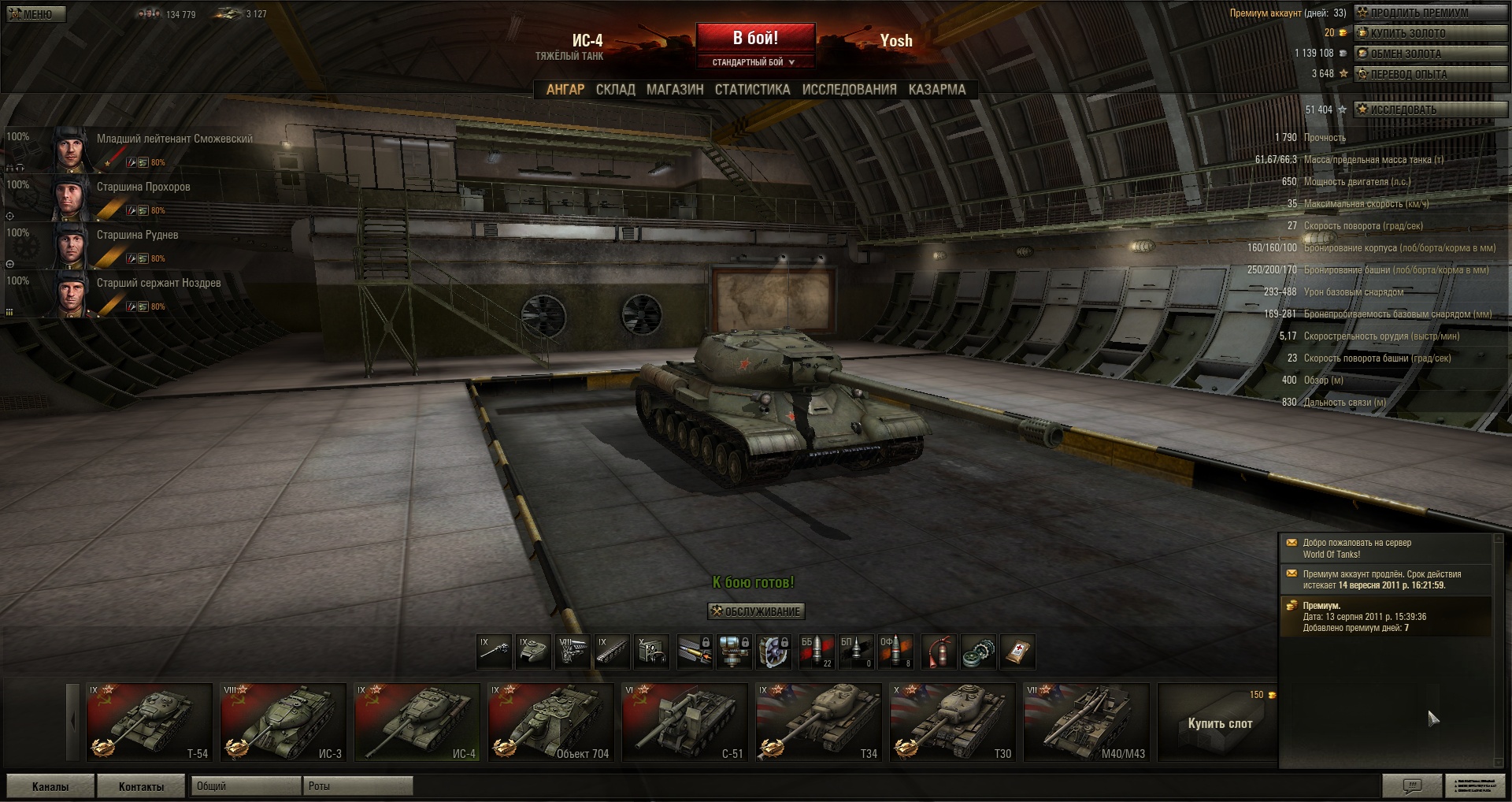Open the МАГАЗИН tab

[x=675, y=90]
